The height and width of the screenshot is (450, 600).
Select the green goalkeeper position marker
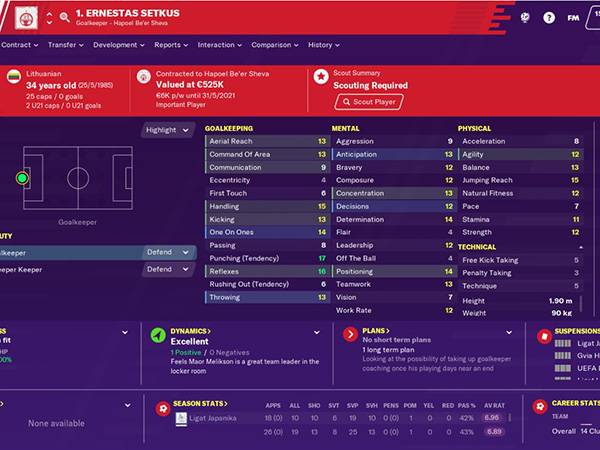[x=22, y=178]
